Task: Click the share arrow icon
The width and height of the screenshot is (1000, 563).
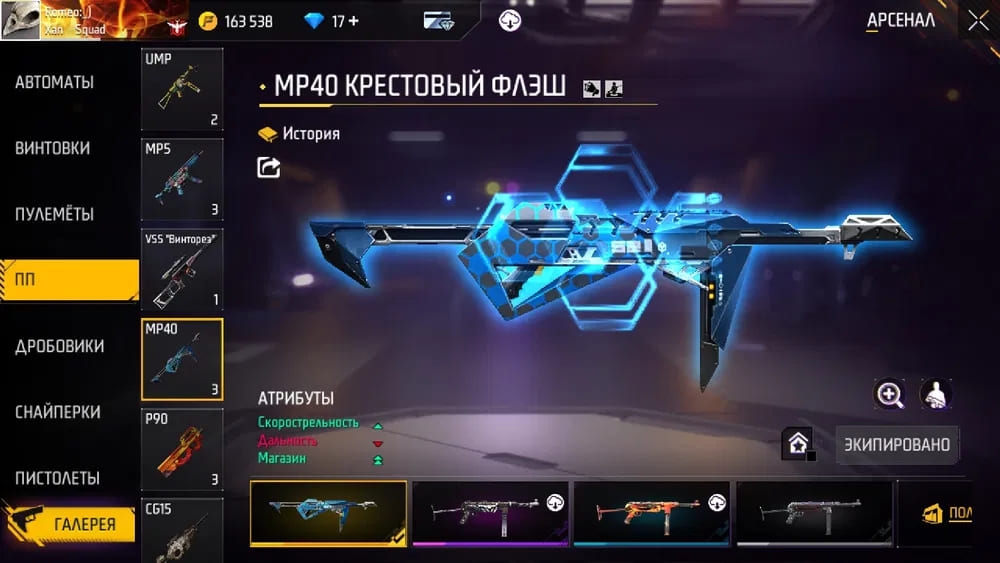Action: [269, 168]
